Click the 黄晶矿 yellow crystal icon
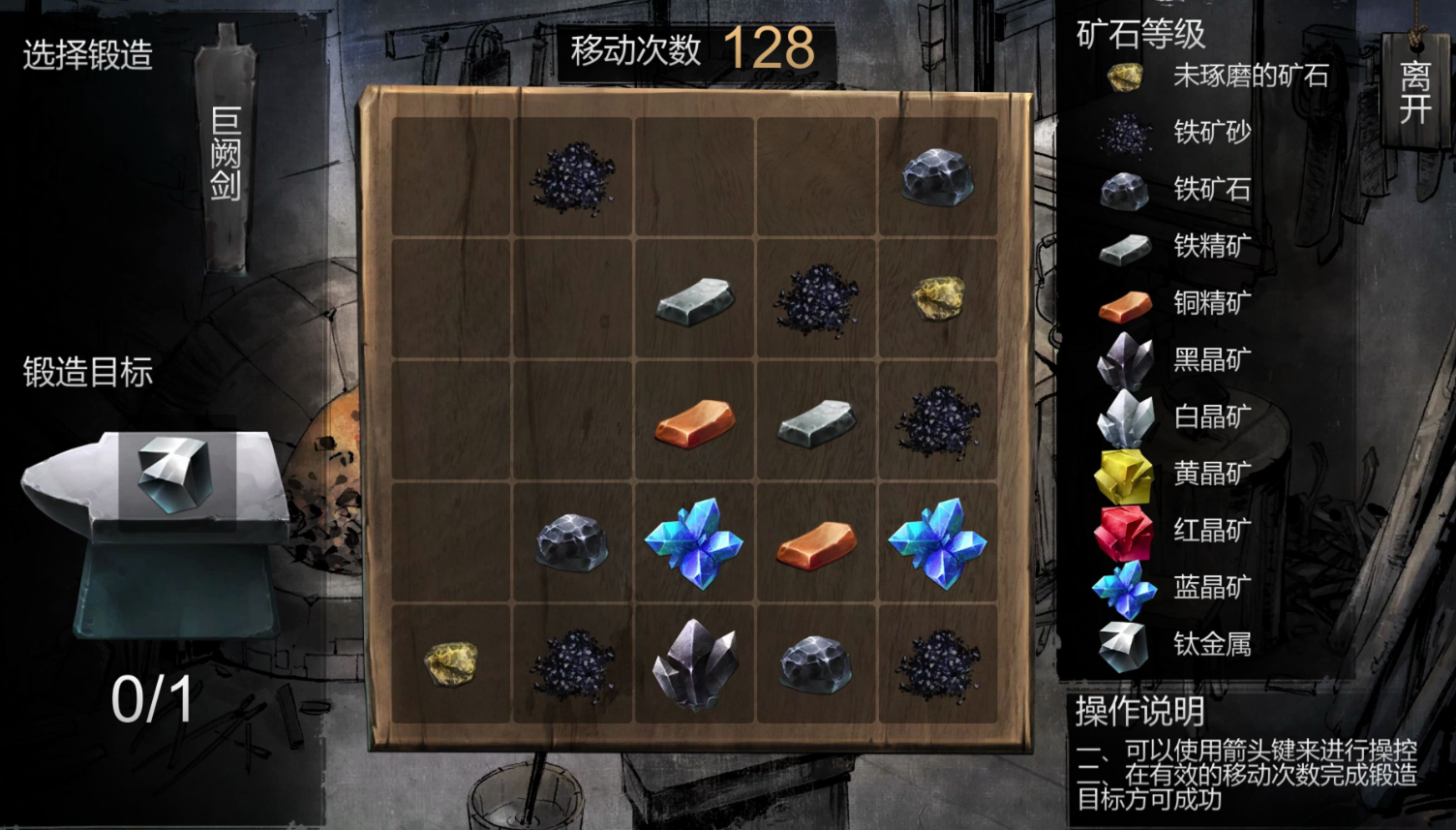 (1123, 474)
